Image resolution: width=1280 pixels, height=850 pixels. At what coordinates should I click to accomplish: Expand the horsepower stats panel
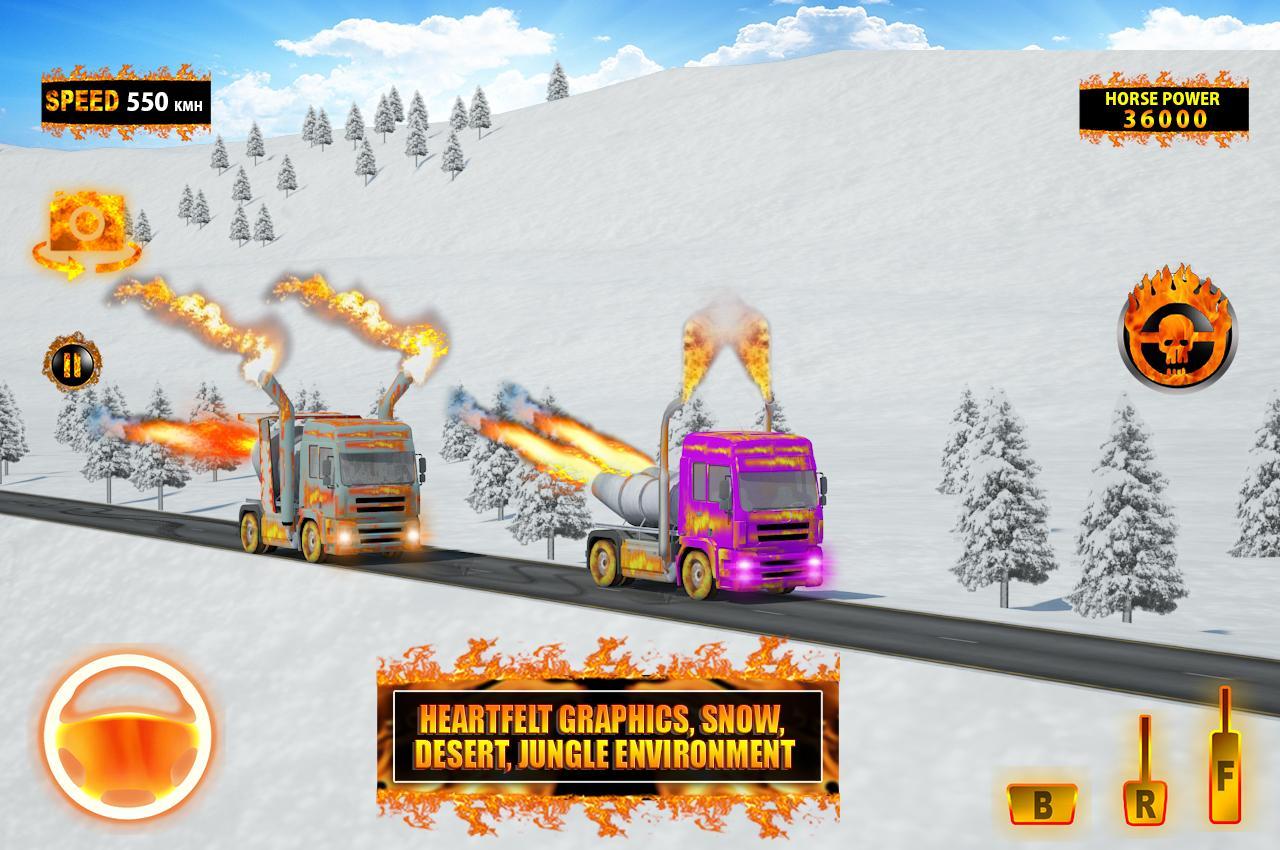pos(1164,110)
